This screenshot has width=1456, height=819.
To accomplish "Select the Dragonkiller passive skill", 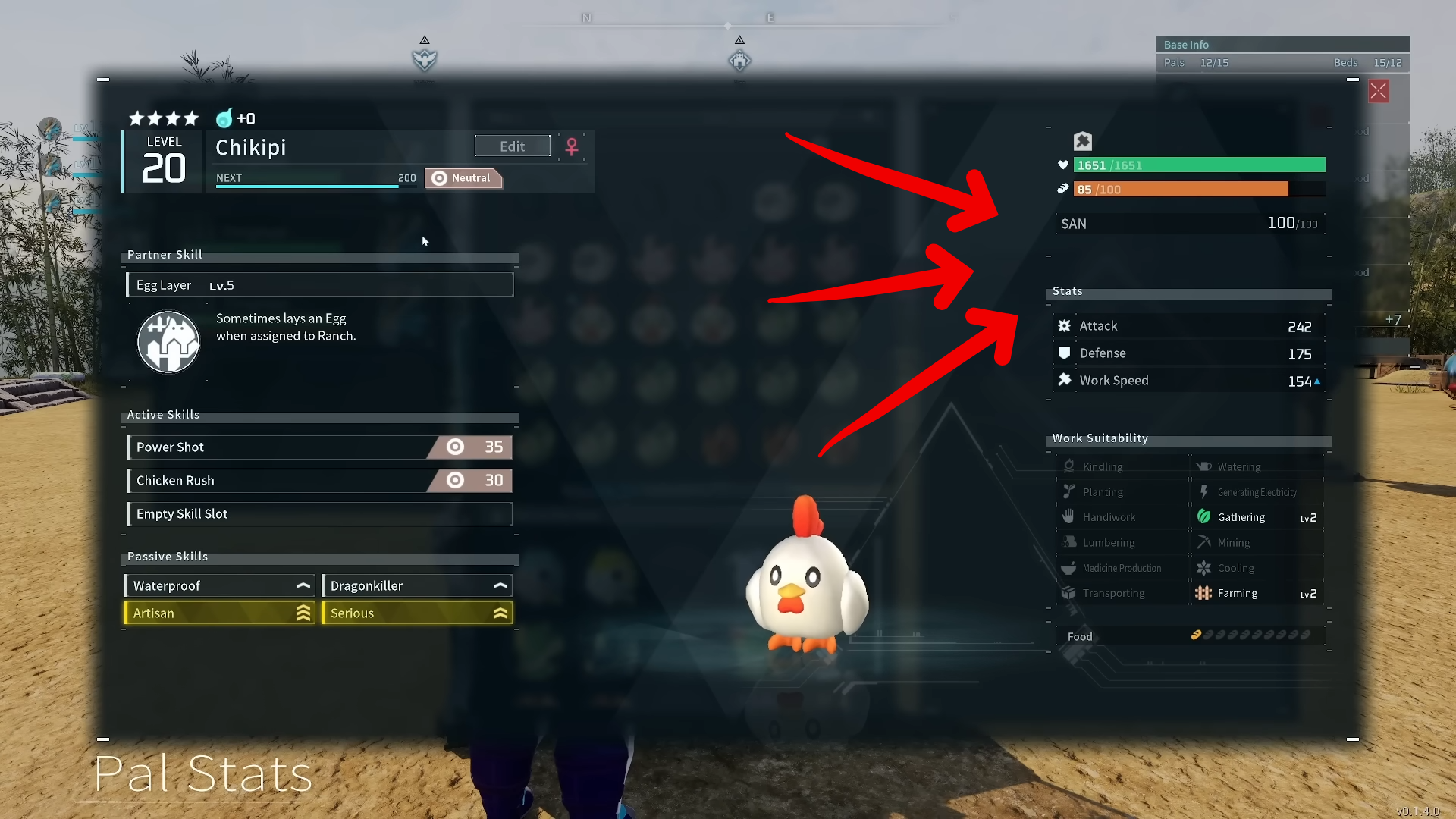I will pos(417,586).
